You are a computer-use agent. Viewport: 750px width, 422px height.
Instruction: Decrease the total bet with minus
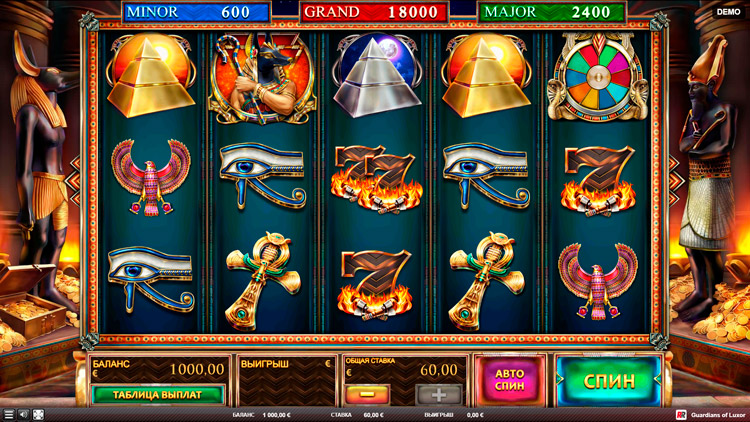pos(362,394)
